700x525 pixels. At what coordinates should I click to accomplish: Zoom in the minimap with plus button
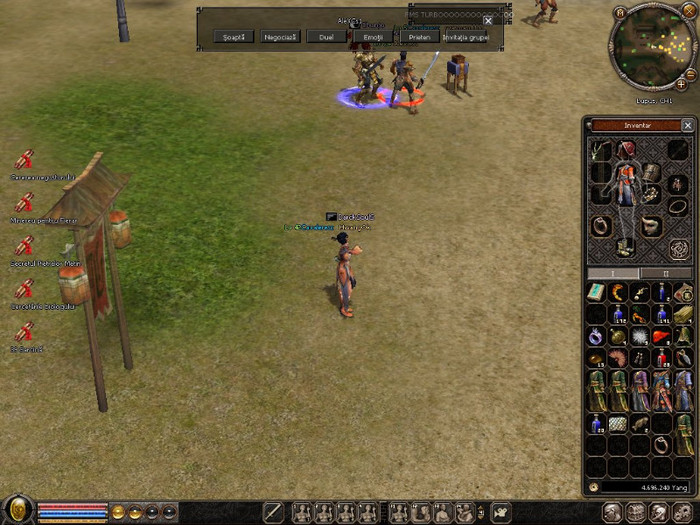pyautogui.click(x=681, y=85)
